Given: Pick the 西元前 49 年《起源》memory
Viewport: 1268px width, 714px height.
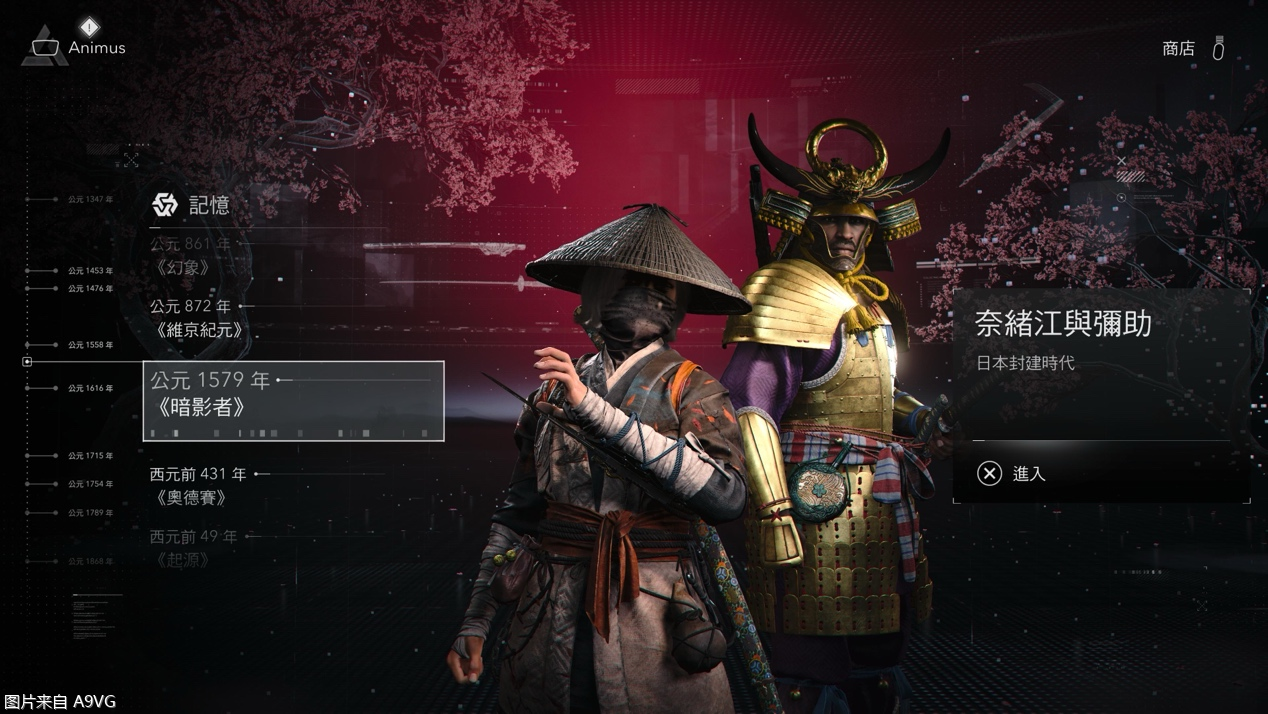Looking at the screenshot, I should (x=193, y=548).
